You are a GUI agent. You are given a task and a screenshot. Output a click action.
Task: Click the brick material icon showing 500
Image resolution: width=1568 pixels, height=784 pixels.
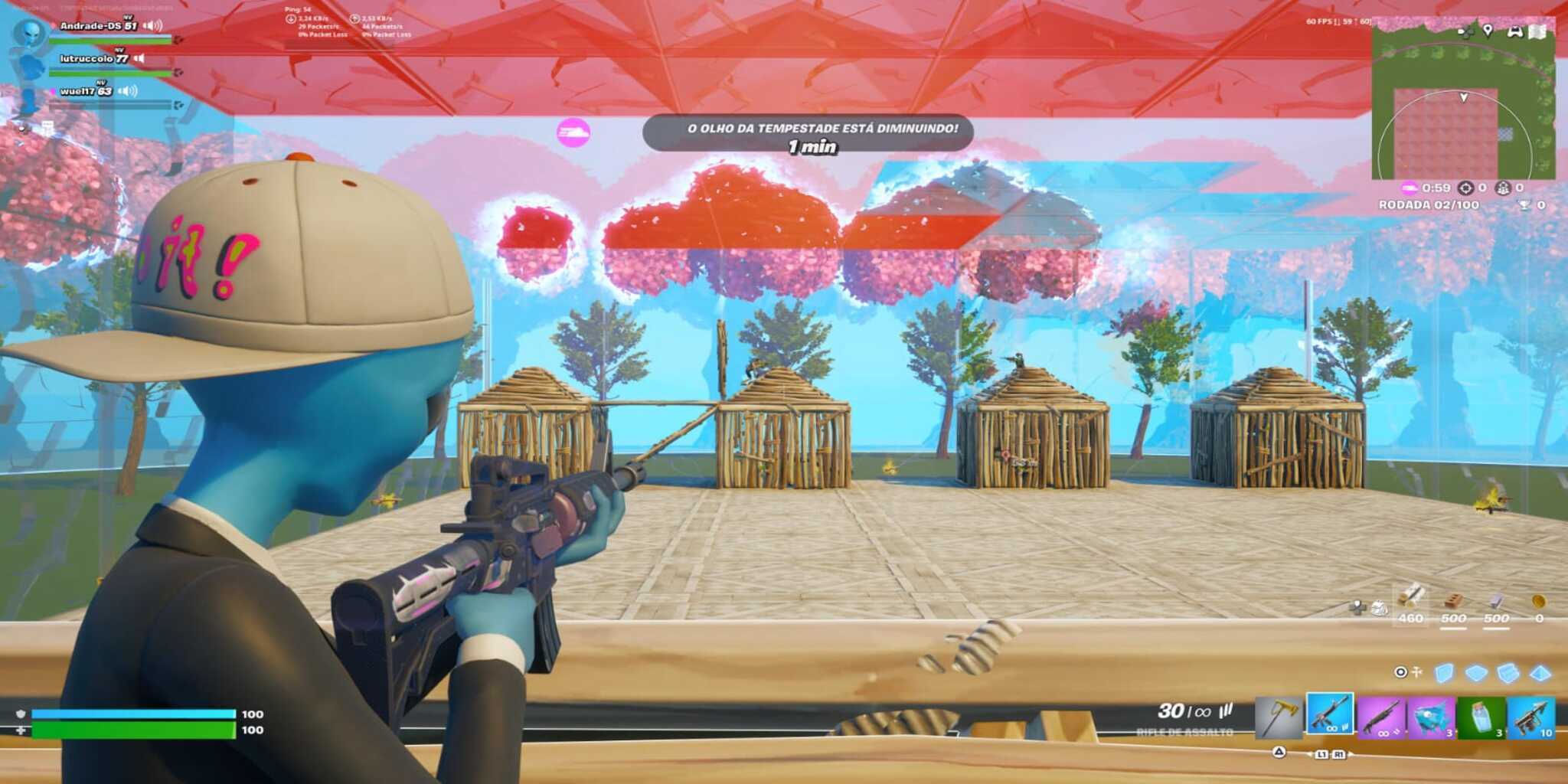pos(1453,600)
